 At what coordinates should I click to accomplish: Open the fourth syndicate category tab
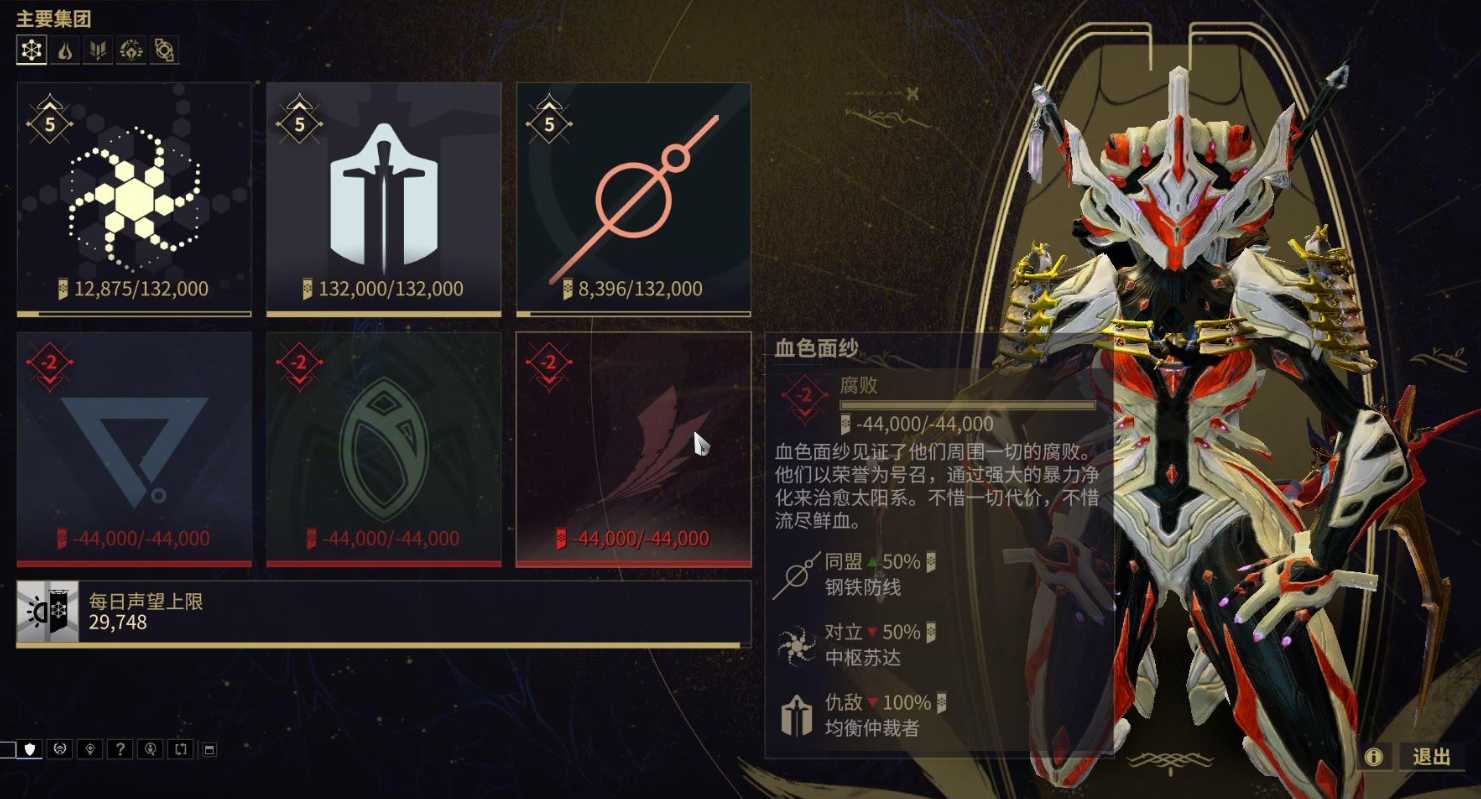point(131,49)
